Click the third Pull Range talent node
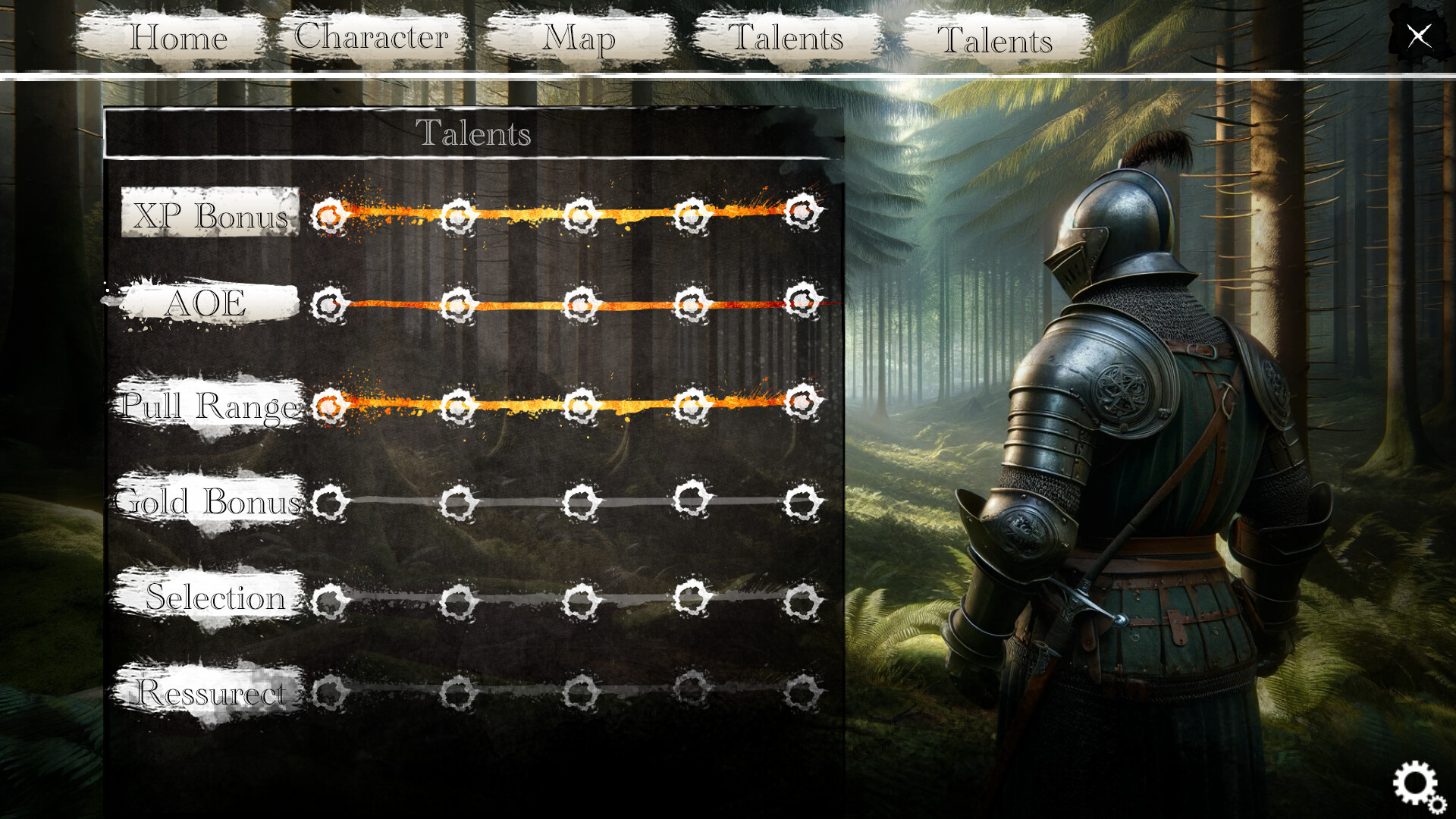The image size is (1456, 819). [x=581, y=407]
